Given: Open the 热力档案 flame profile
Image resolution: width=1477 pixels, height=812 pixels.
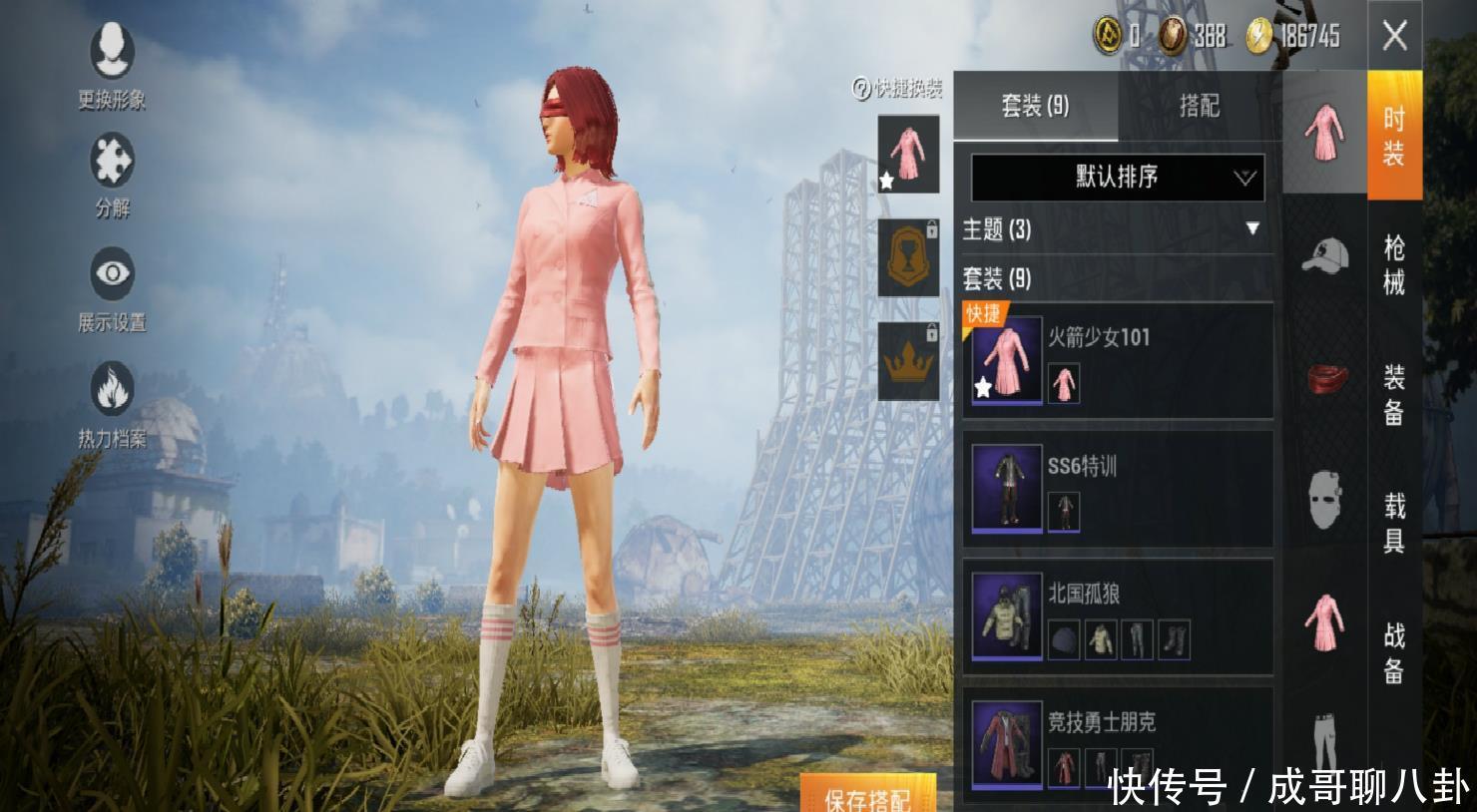Looking at the screenshot, I should 112,403.
